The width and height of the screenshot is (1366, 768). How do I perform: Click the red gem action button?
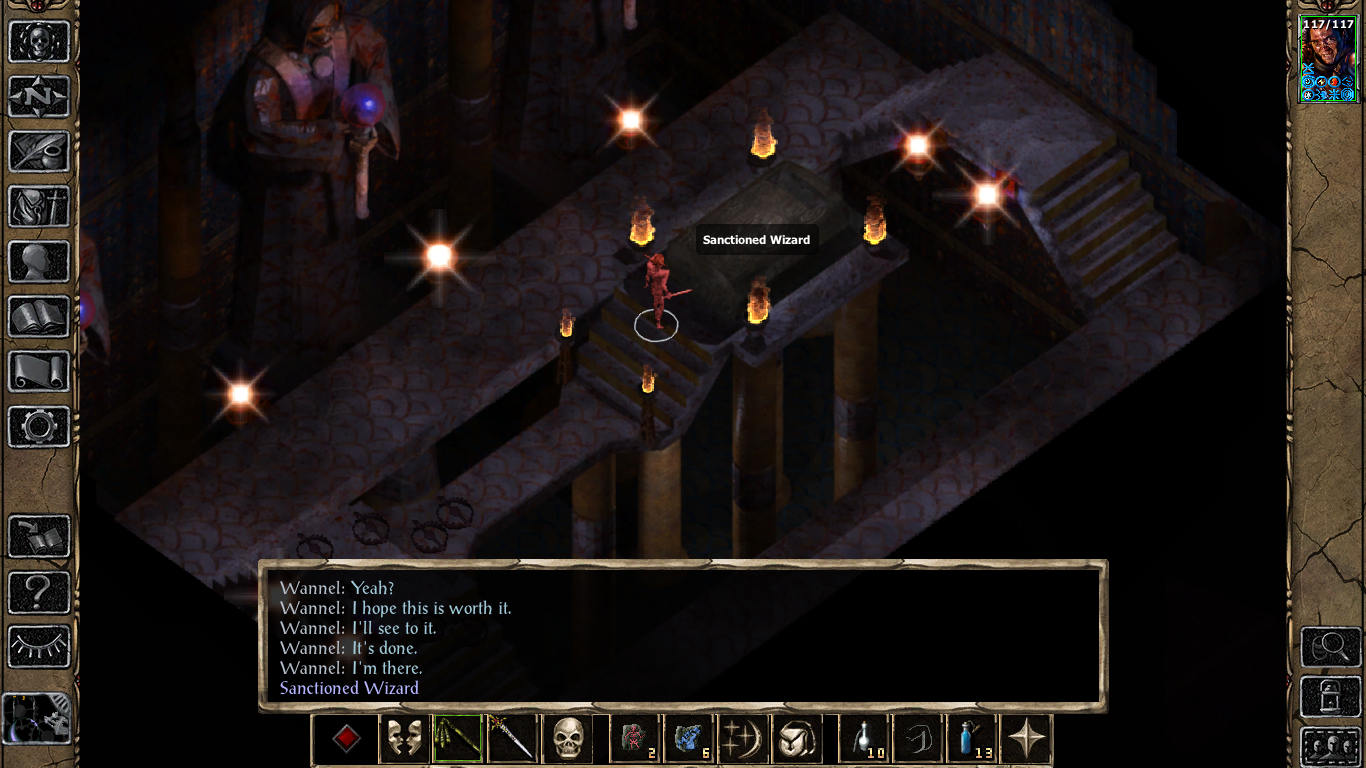click(x=346, y=740)
